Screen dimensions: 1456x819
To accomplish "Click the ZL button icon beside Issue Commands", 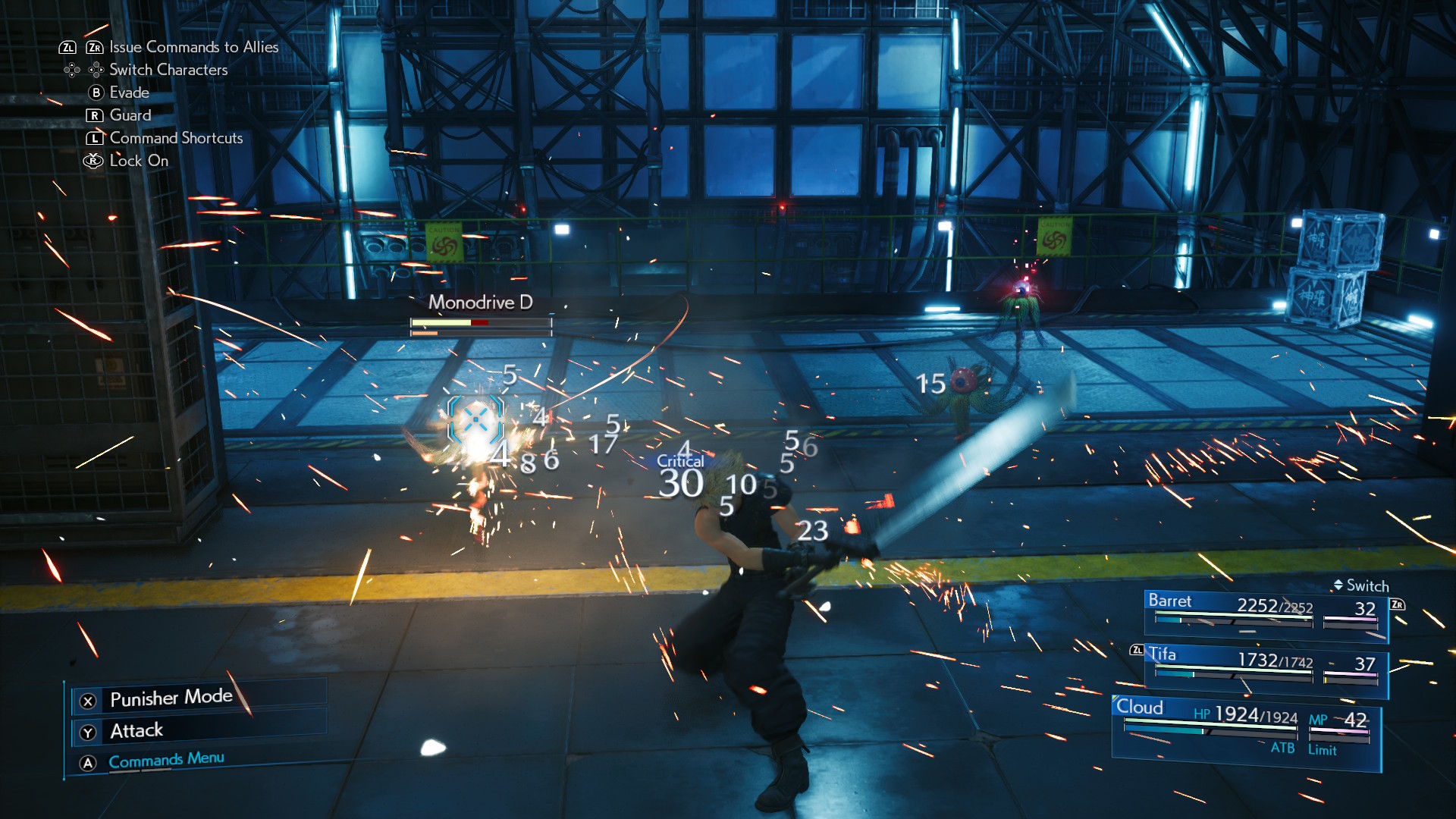I will [x=67, y=47].
